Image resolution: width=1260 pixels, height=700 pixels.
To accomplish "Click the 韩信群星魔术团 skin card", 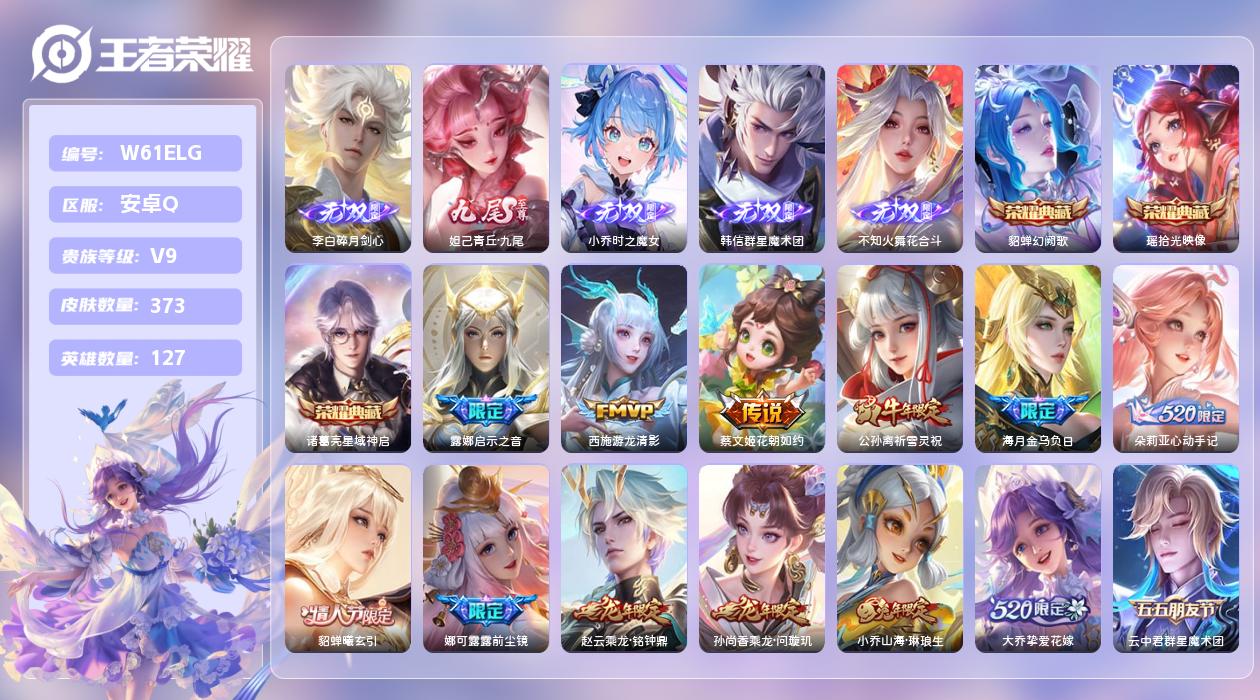I will (x=762, y=158).
